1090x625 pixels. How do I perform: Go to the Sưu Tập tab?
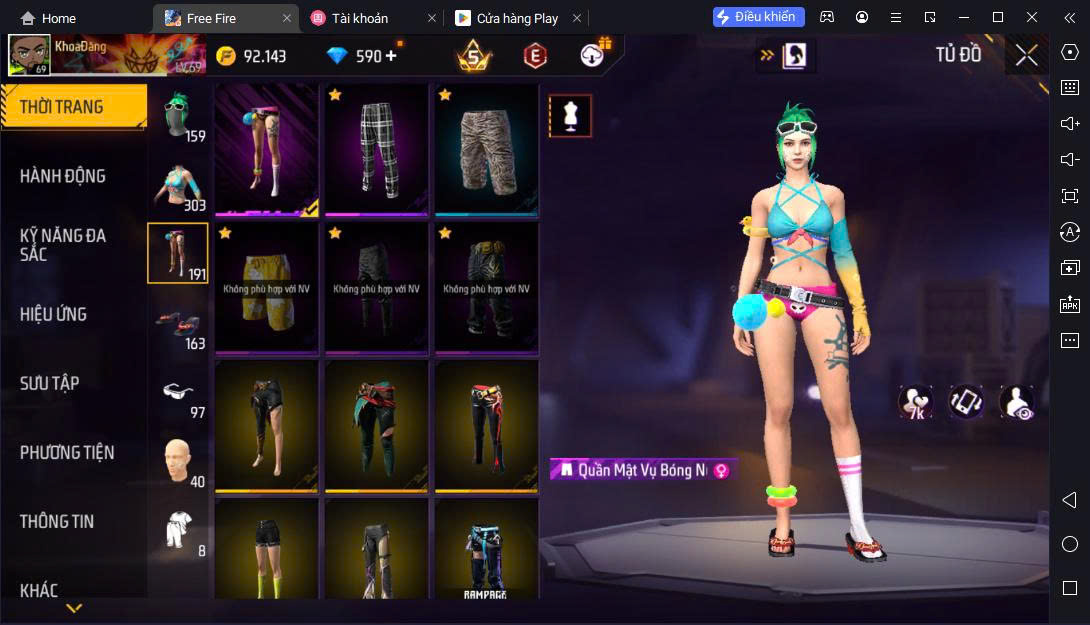50,383
